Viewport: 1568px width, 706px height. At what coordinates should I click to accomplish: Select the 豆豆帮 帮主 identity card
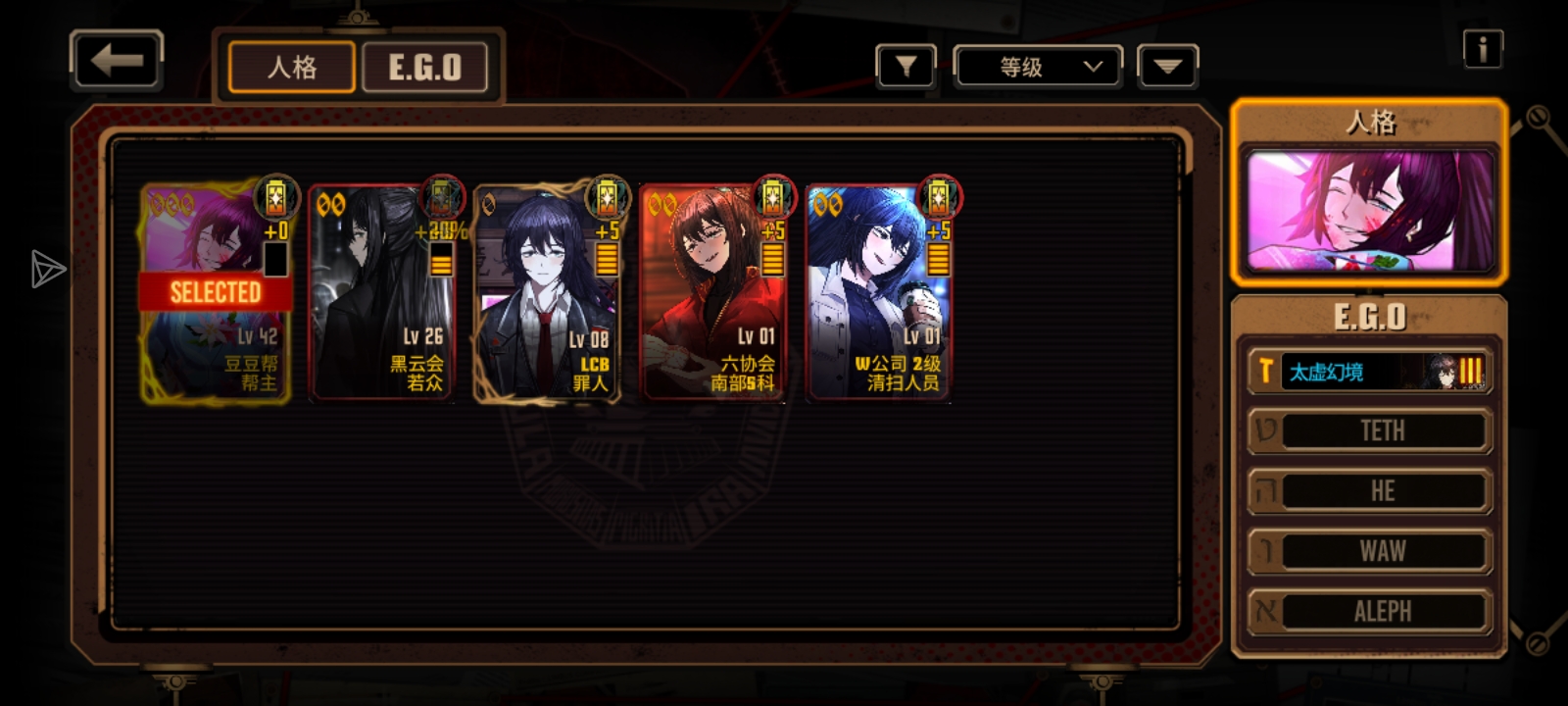216,292
